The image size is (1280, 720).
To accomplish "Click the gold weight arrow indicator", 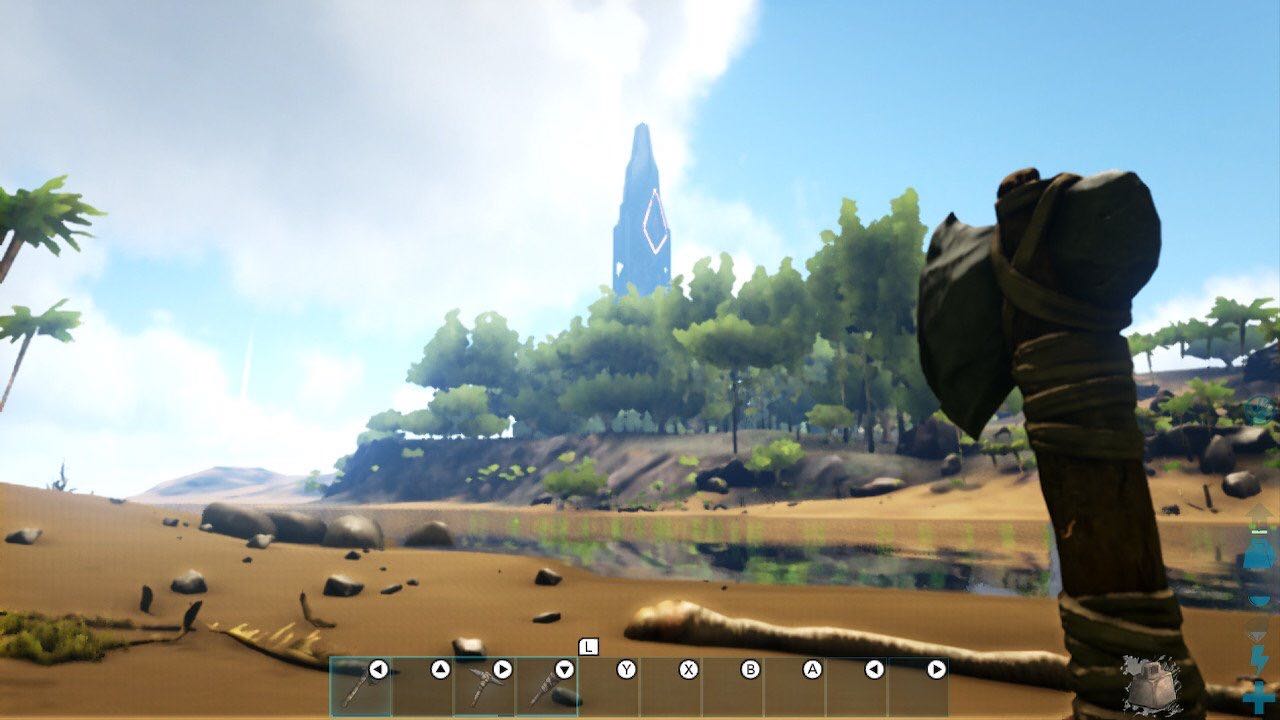I will pos(1260,515).
